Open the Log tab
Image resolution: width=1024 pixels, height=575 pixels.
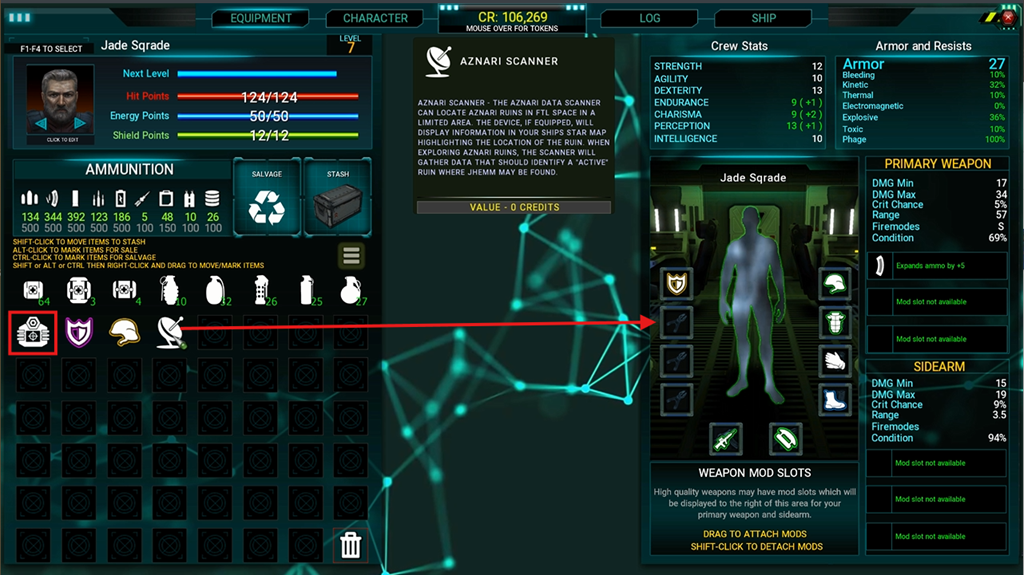pos(649,18)
